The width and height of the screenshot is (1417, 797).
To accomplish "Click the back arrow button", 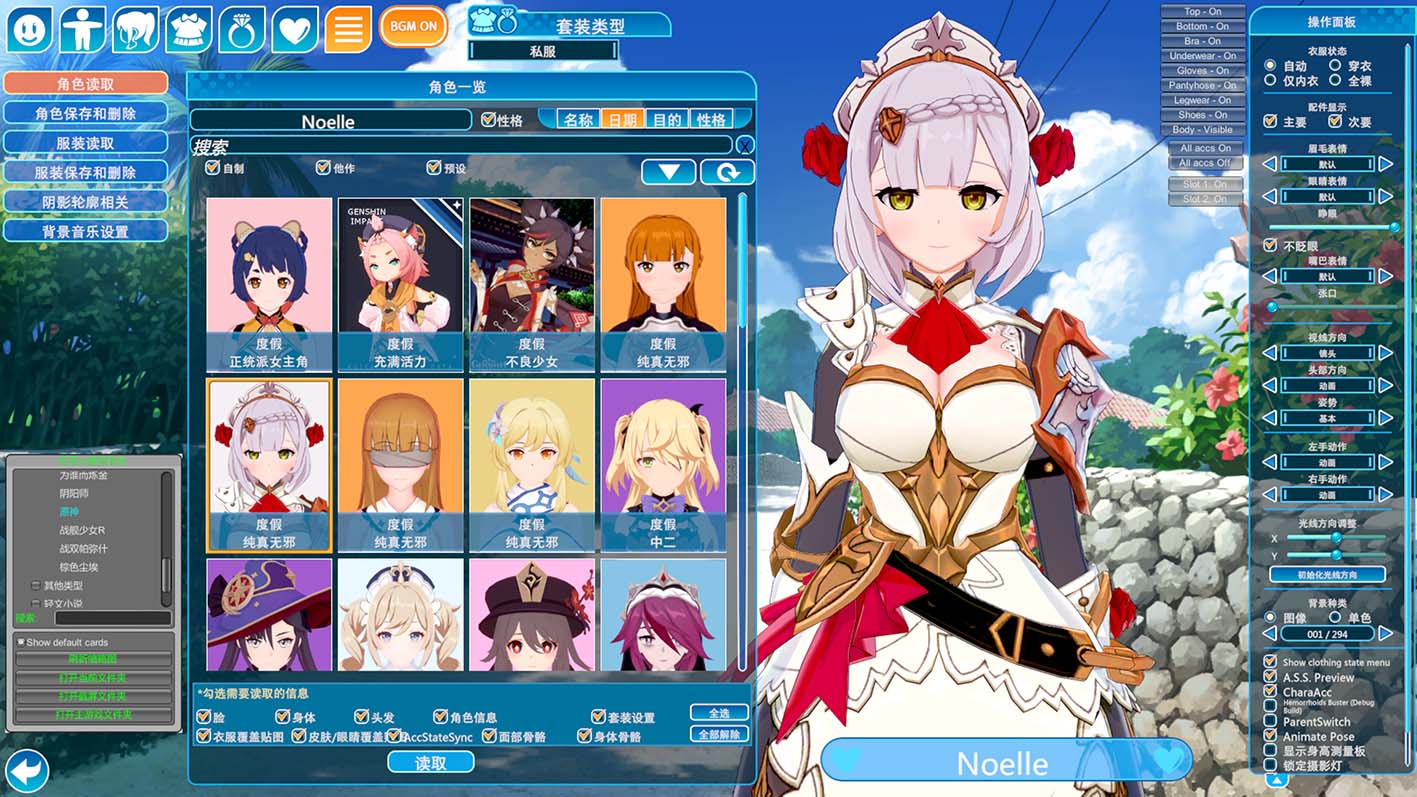I will pos(27,772).
